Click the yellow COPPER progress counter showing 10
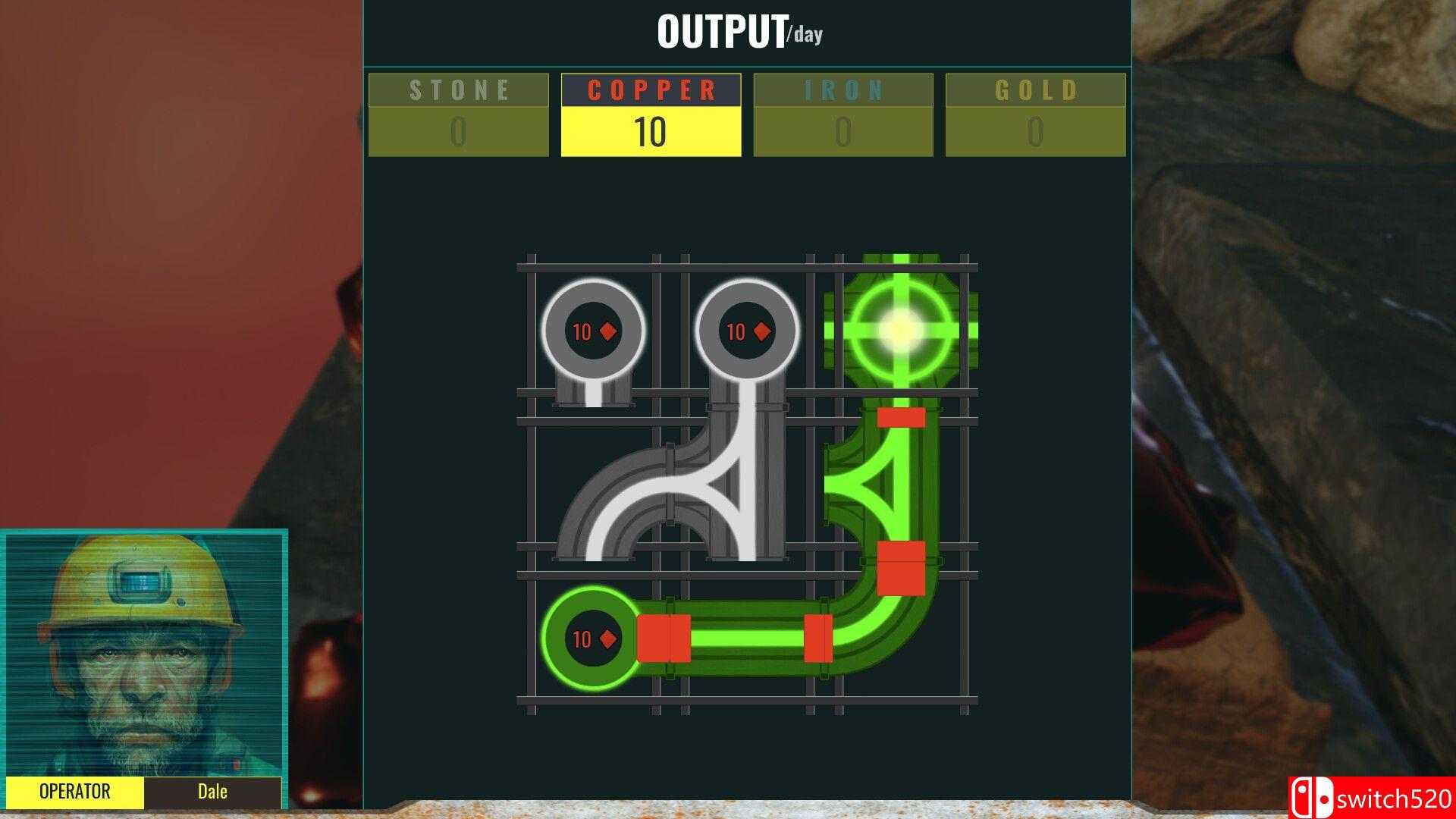 651,131
